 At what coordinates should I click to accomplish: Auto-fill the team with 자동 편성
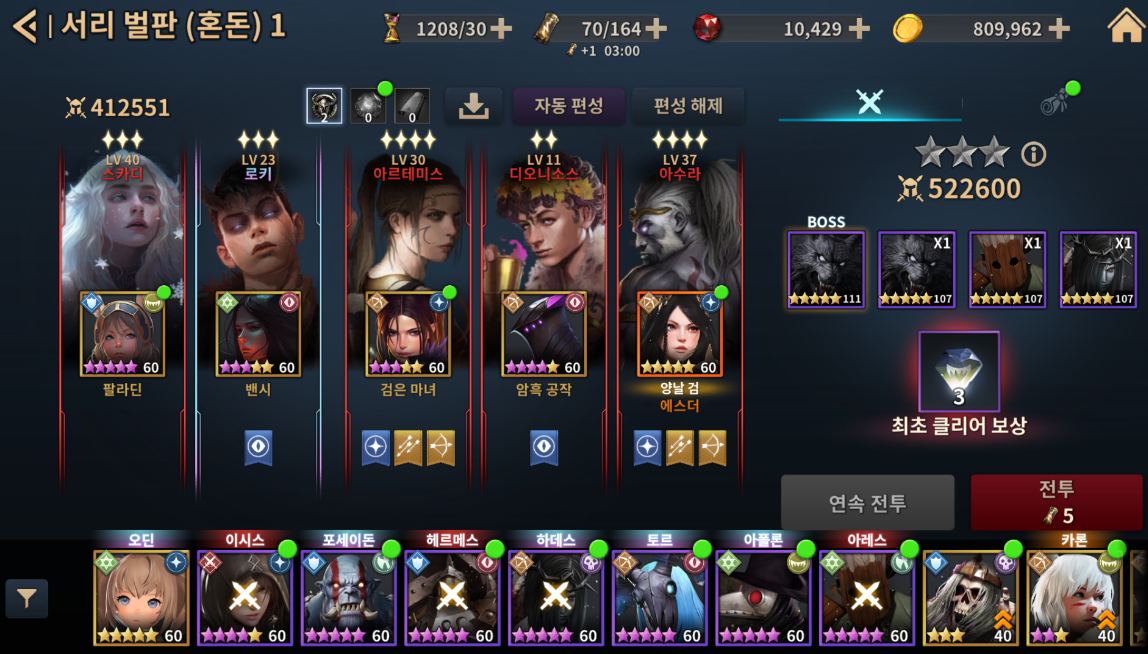click(x=568, y=105)
